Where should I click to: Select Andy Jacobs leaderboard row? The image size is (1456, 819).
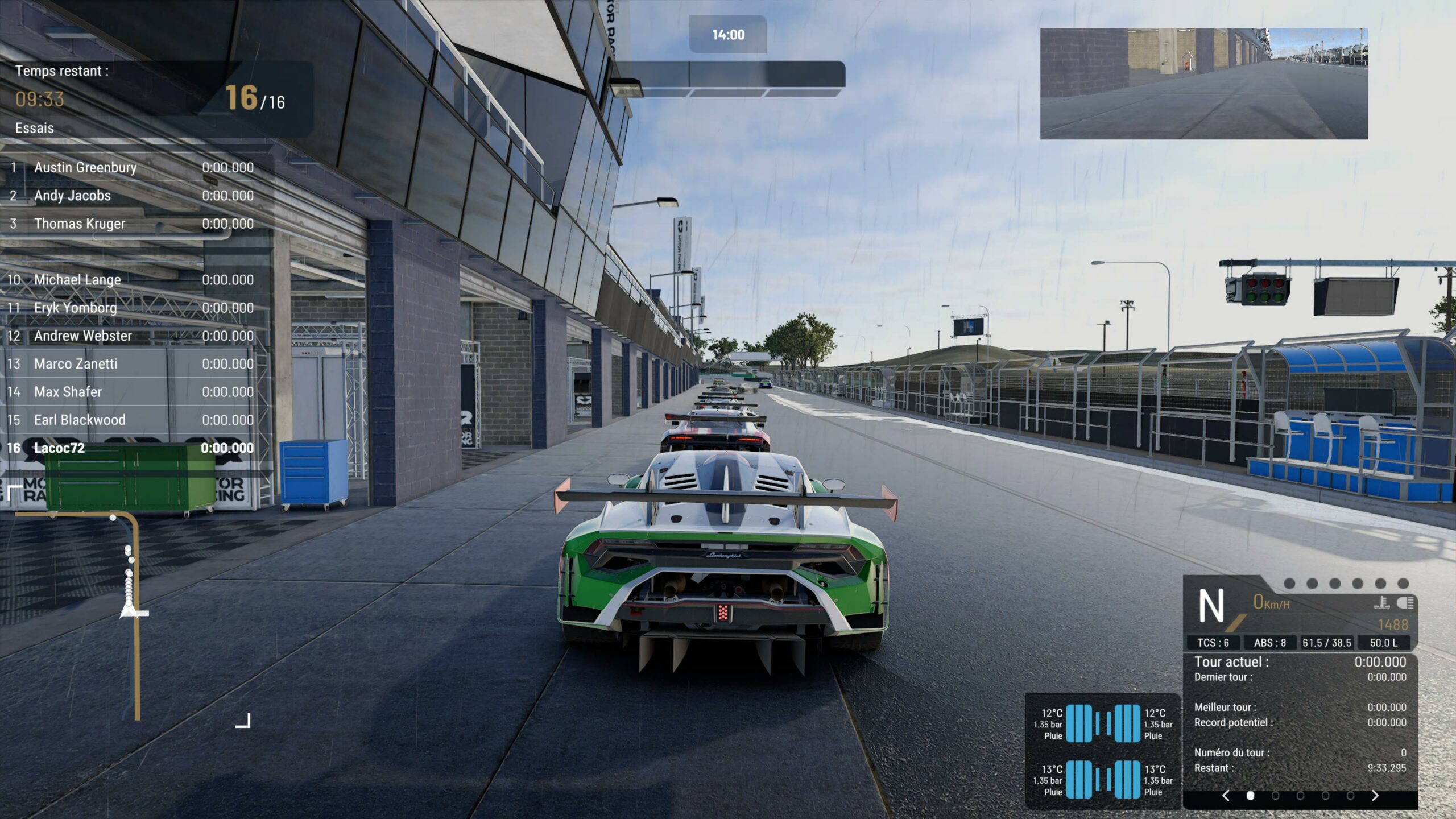131,196
